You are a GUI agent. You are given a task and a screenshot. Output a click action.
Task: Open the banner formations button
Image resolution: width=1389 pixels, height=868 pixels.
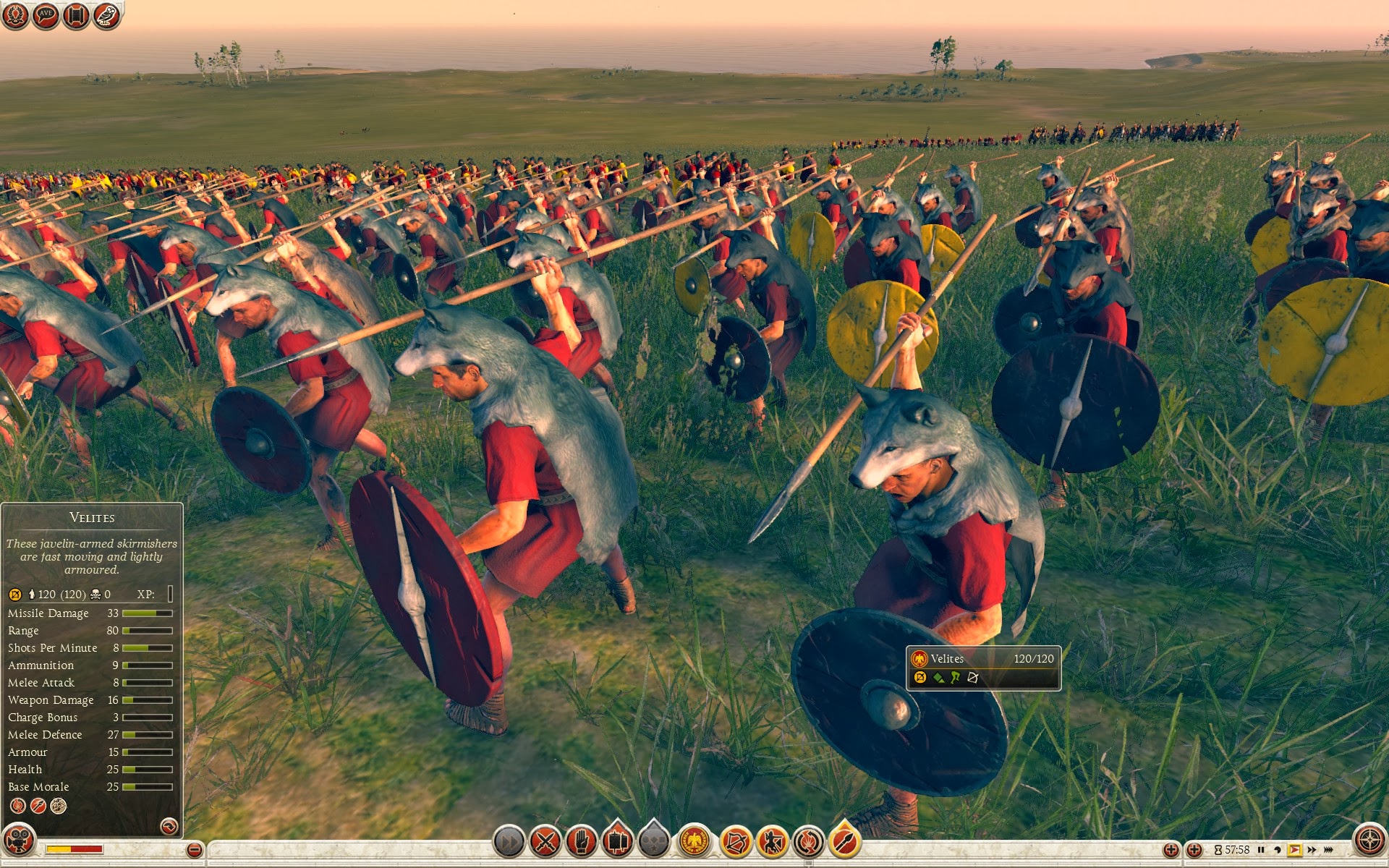coord(617,841)
